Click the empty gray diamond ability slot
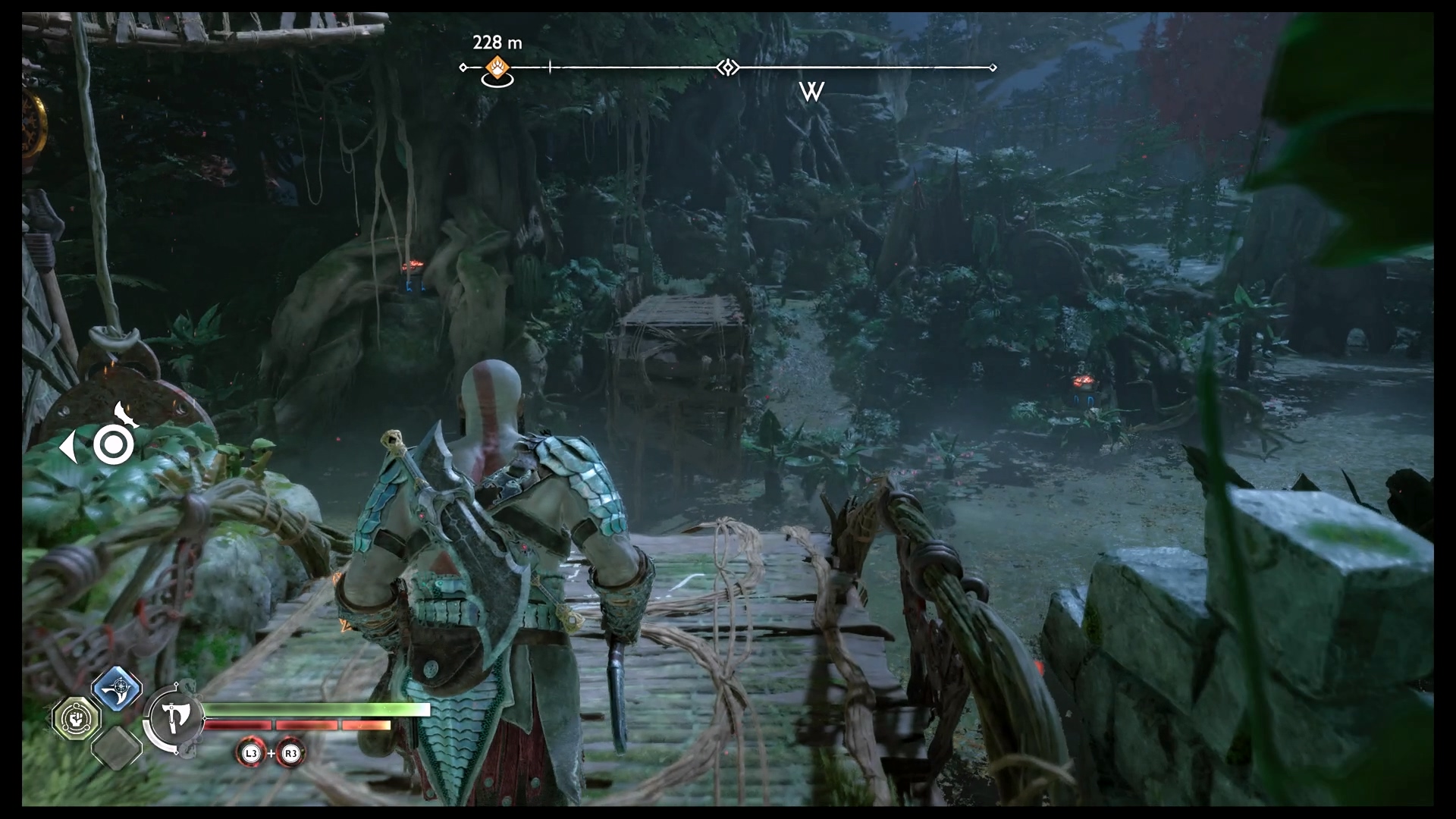Screen dimensions: 1456x819 pyautogui.click(x=117, y=746)
